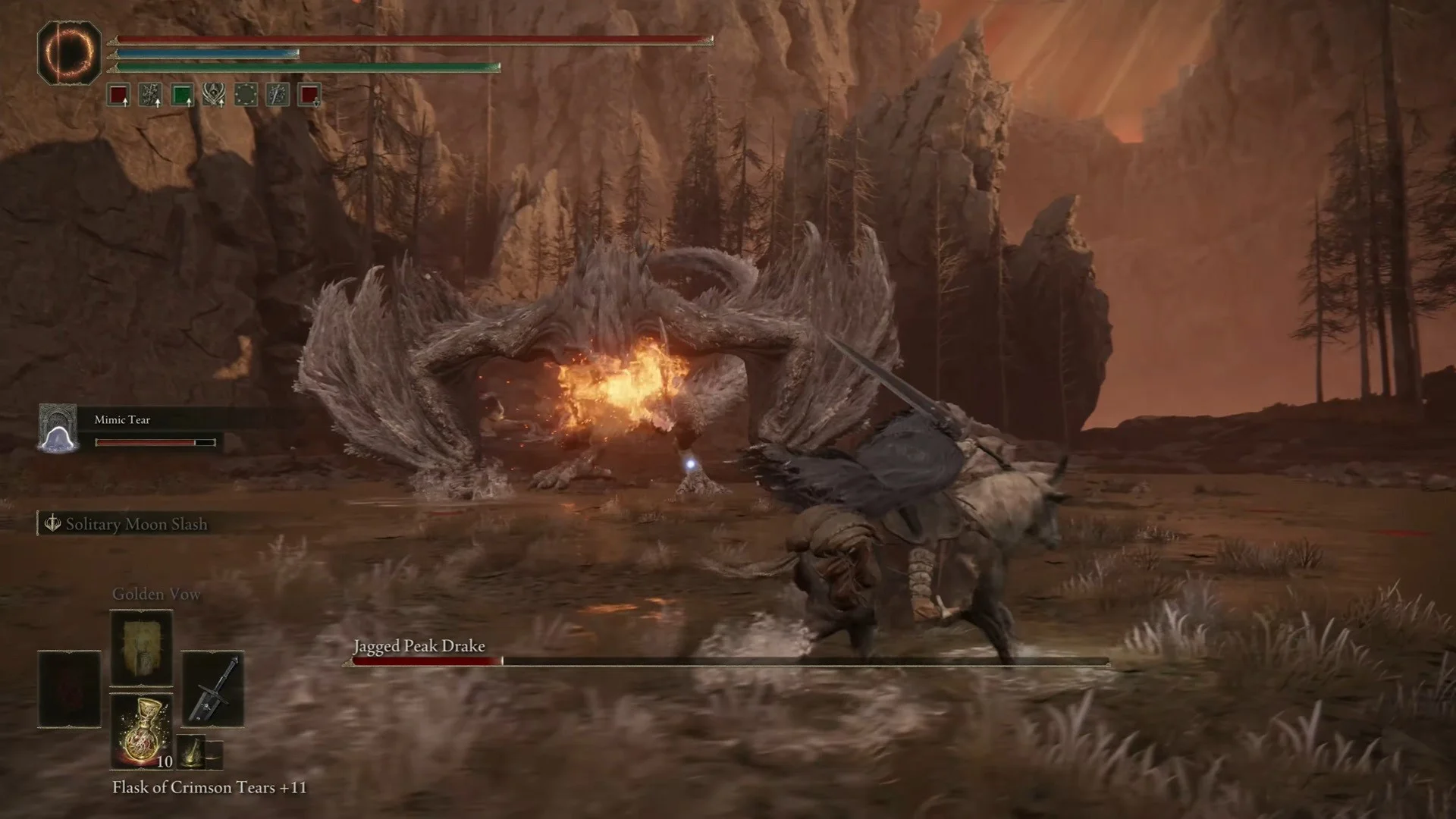Image resolution: width=1456 pixels, height=819 pixels.
Task: Select the Great Rune ring icon
Action: pos(69,52)
